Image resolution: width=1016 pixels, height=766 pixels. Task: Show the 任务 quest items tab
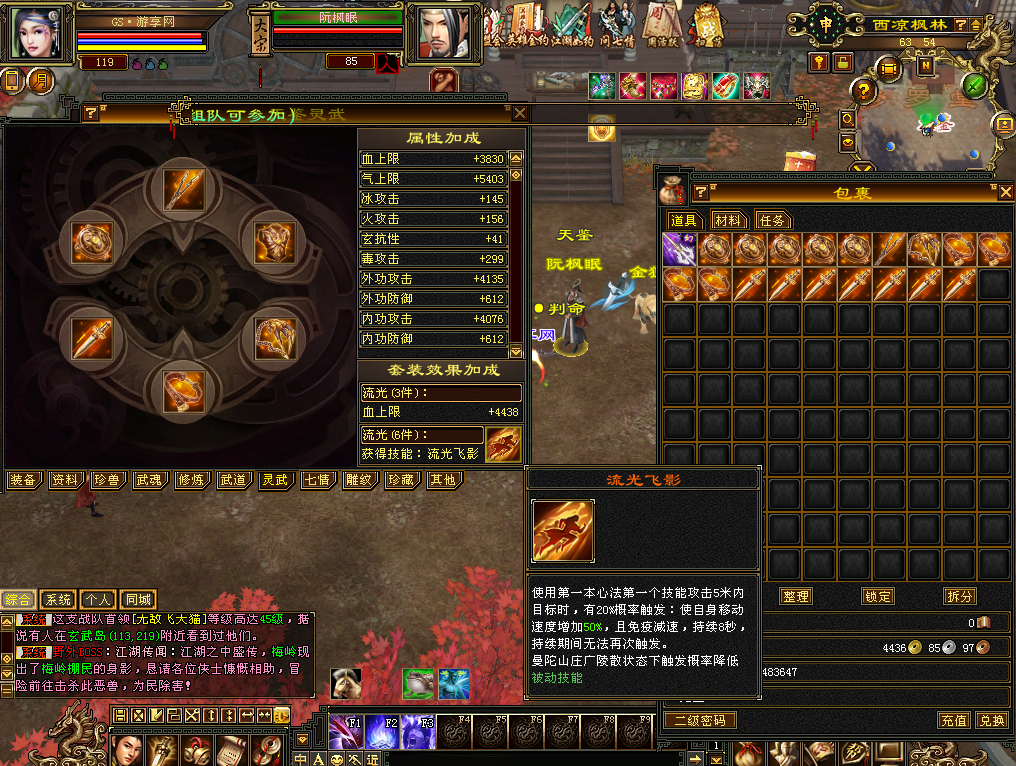pyautogui.click(x=772, y=220)
